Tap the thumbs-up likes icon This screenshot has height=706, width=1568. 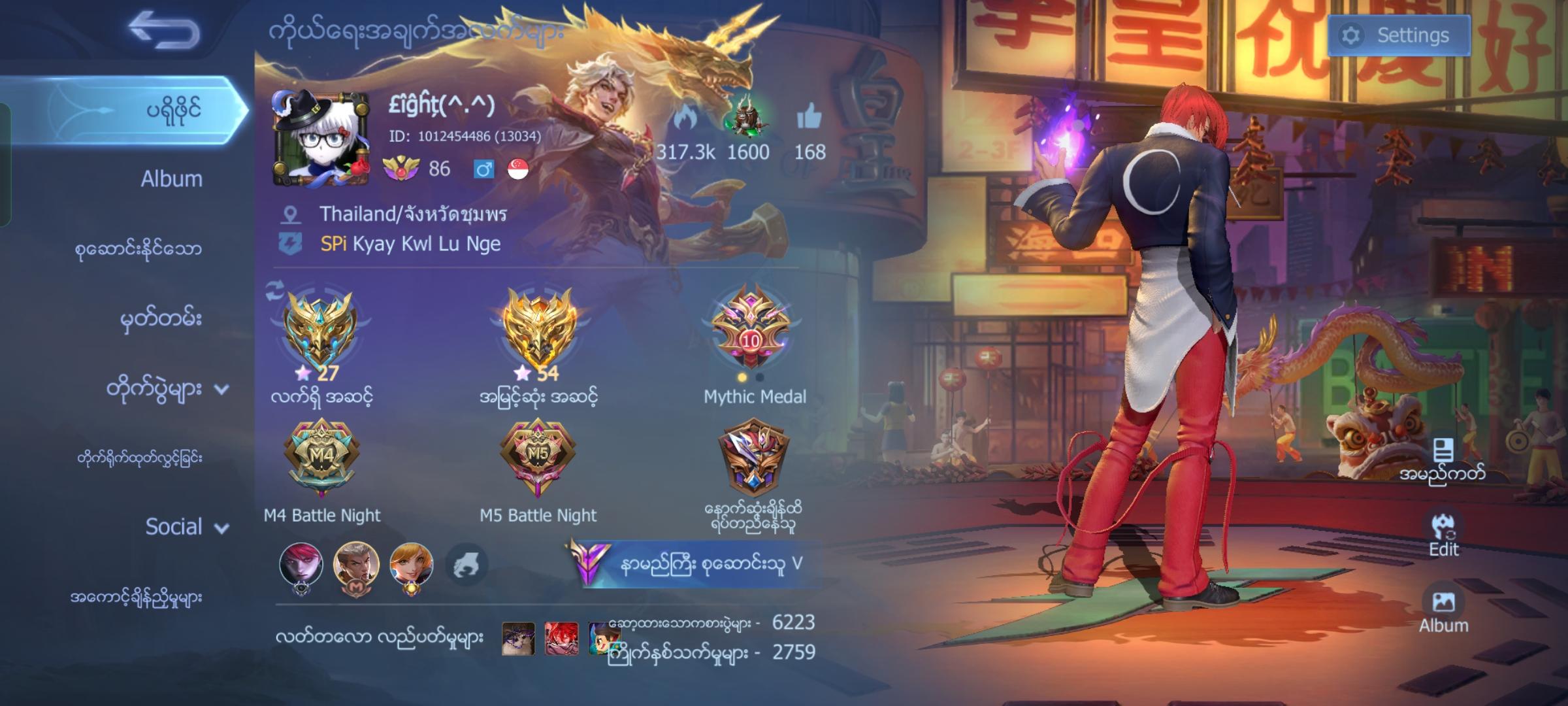tap(809, 118)
